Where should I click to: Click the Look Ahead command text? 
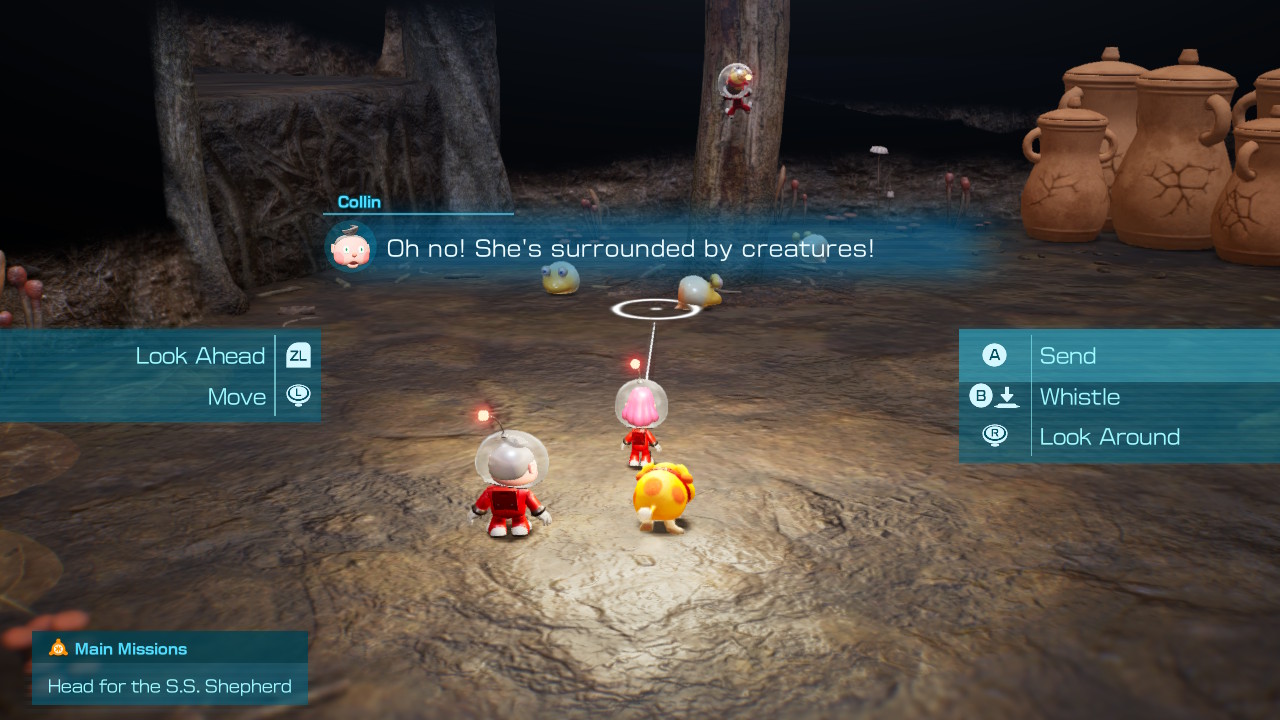click(x=199, y=355)
